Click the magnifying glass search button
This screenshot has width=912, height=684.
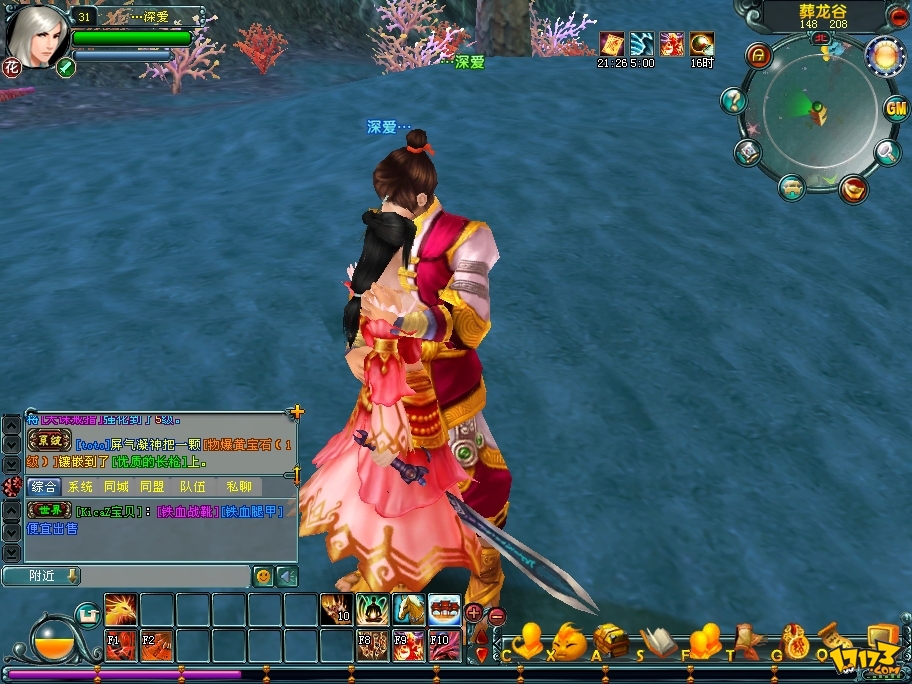click(x=887, y=152)
